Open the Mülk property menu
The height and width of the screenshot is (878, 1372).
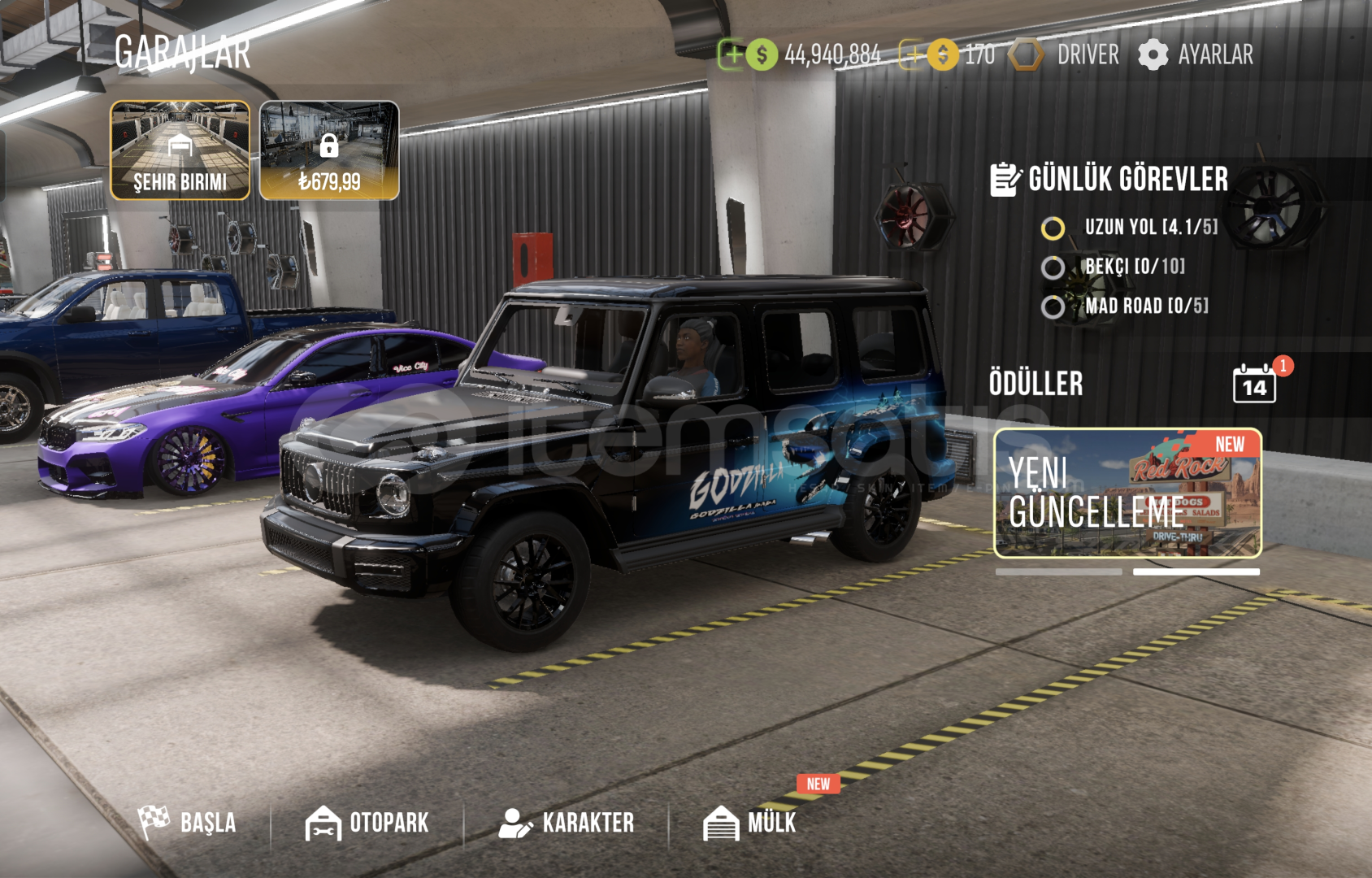pyautogui.click(x=750, y=823)
